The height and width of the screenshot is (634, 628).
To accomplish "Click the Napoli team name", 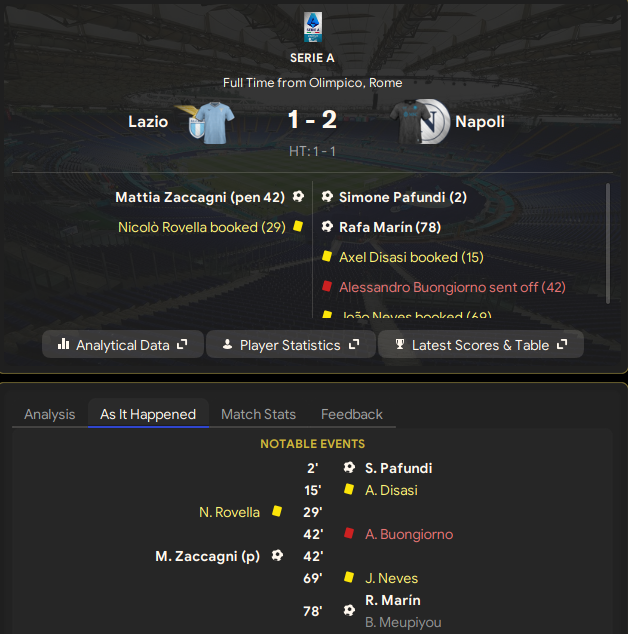I will click(x=480, y=122).
